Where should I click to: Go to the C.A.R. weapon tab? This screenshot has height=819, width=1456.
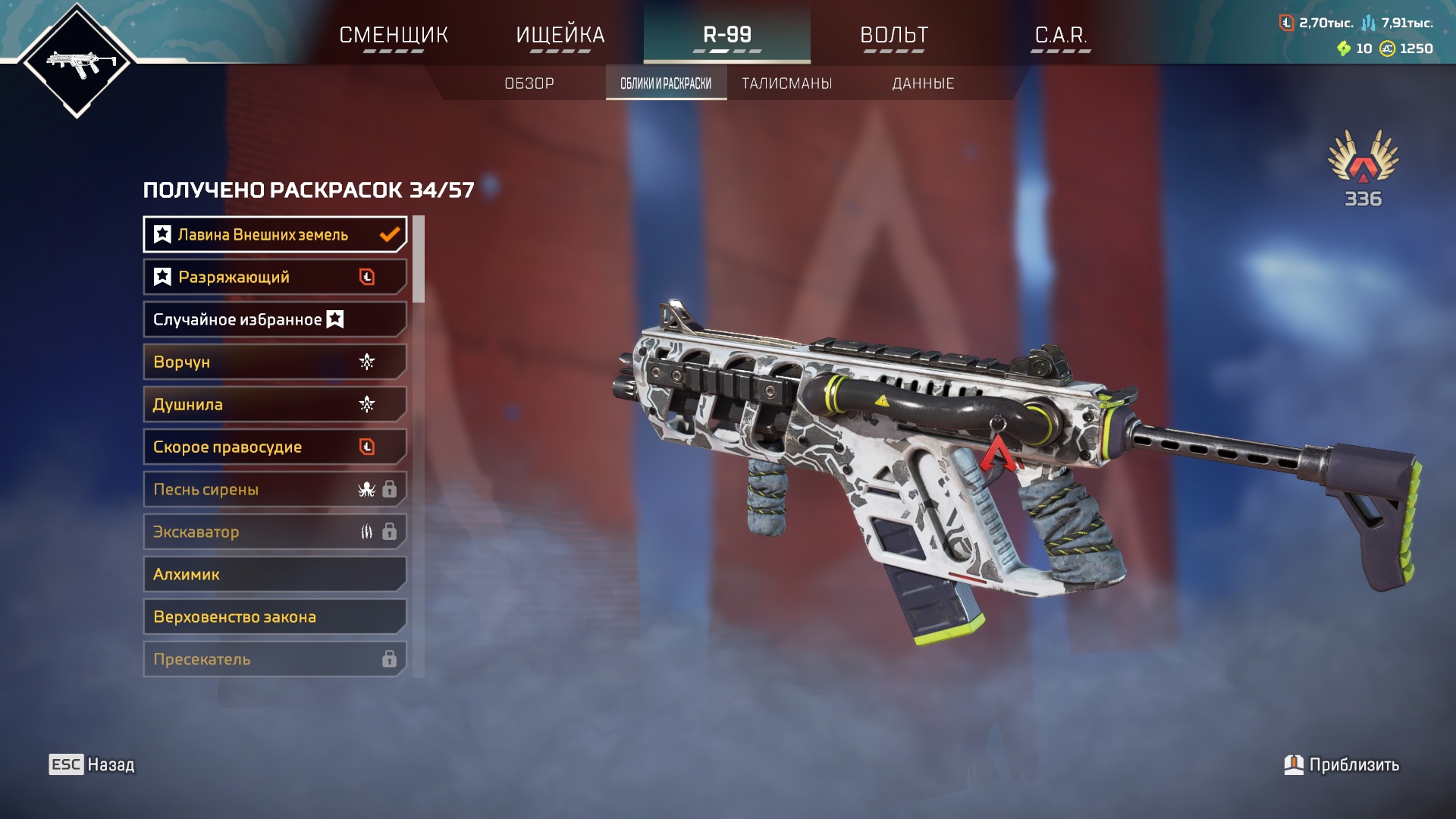click(1061, 35)
